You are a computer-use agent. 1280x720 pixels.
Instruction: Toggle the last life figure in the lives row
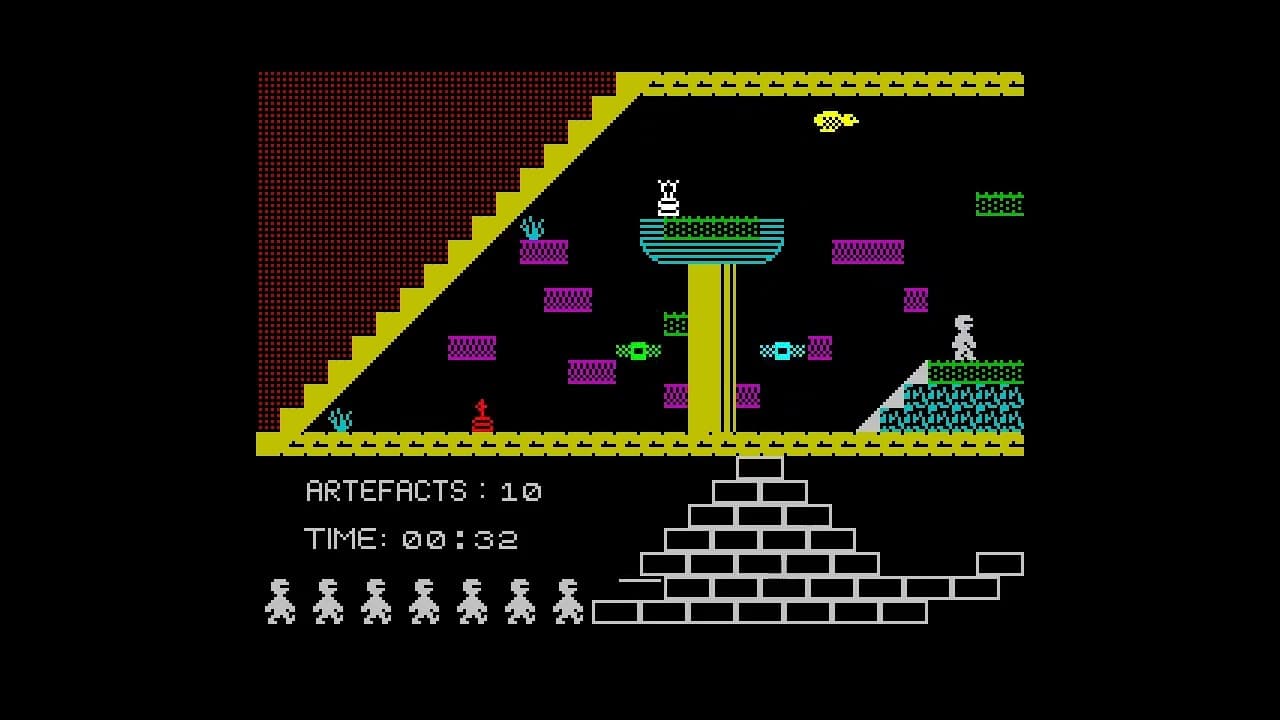tap(568, 600)
